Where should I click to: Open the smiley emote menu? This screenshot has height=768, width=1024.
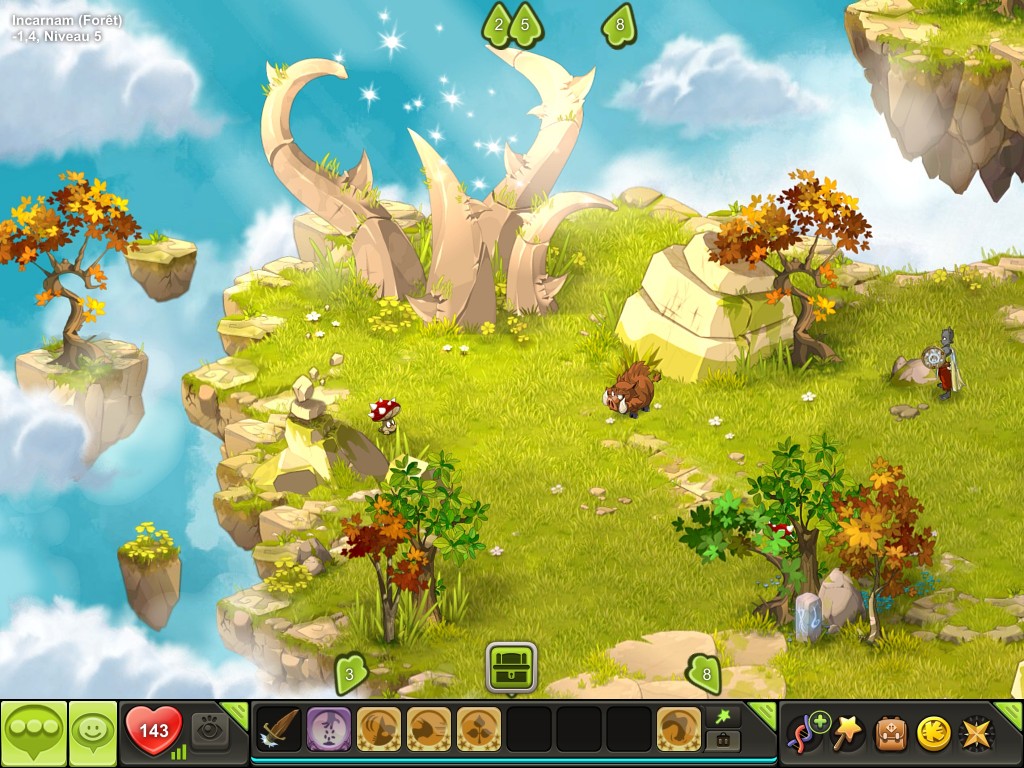[92, 733]
